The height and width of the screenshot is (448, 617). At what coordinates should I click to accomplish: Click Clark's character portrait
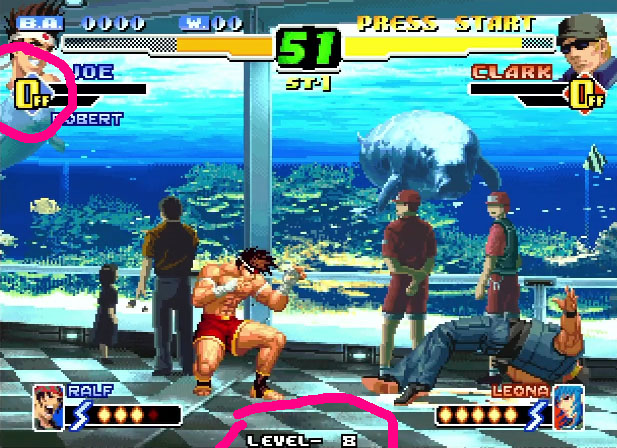coord(584,48)
